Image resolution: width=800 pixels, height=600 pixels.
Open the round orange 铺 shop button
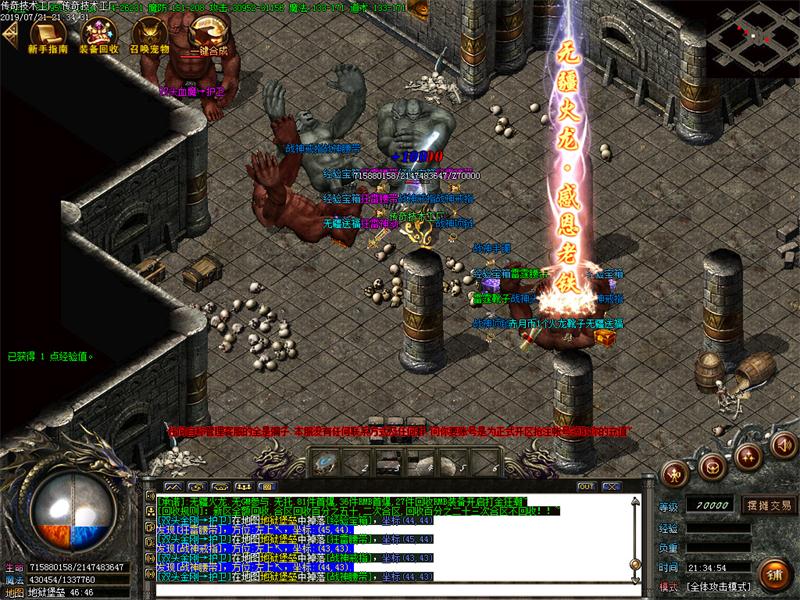tap(774, 573)
